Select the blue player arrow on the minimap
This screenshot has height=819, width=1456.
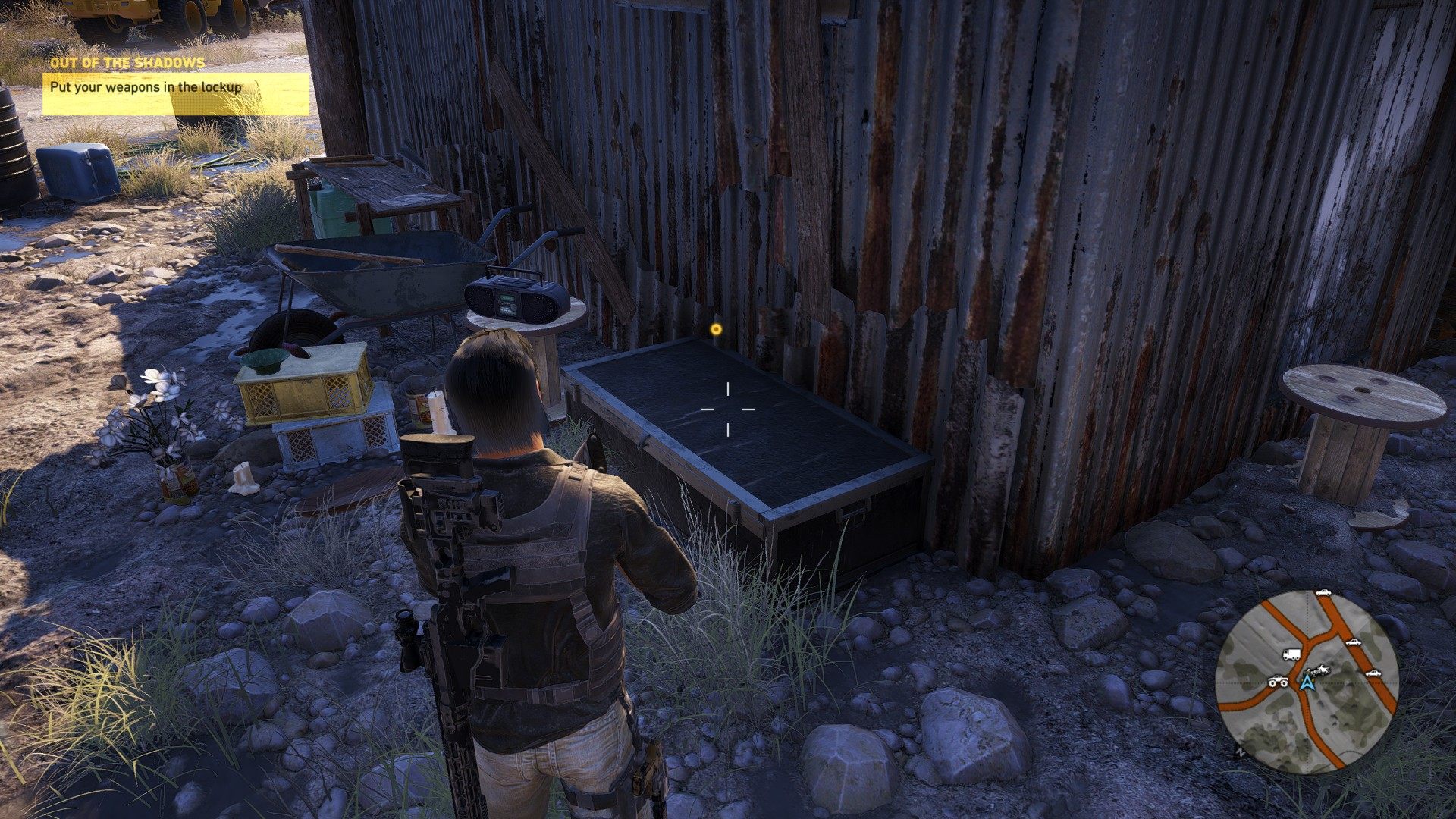point(1306,682)
